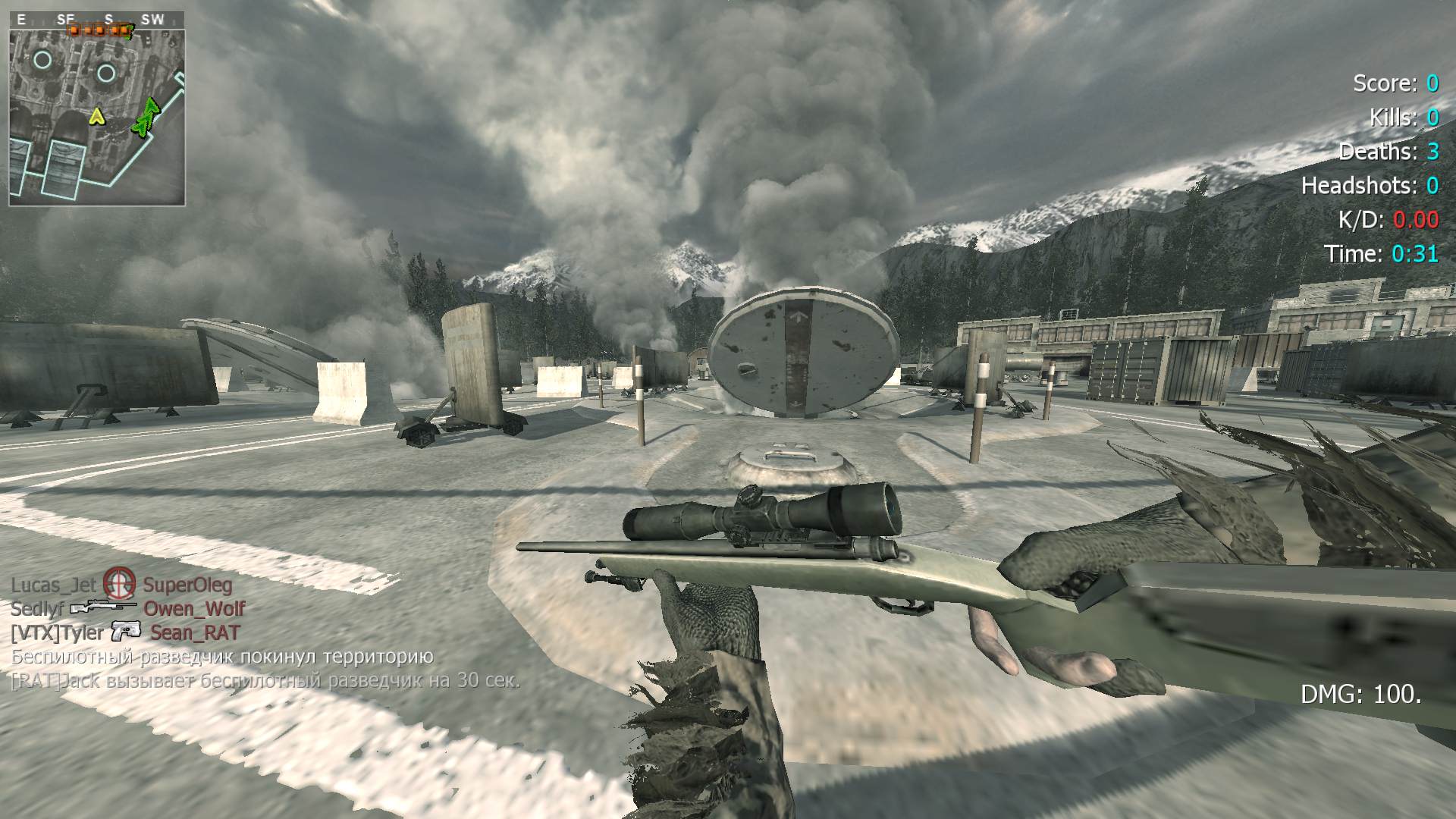Image resolution: width=1456 pixels, height=819 pixels.
Task: Pick Owen_Wolf in the kill feed
Action: [x=194, y=608]
